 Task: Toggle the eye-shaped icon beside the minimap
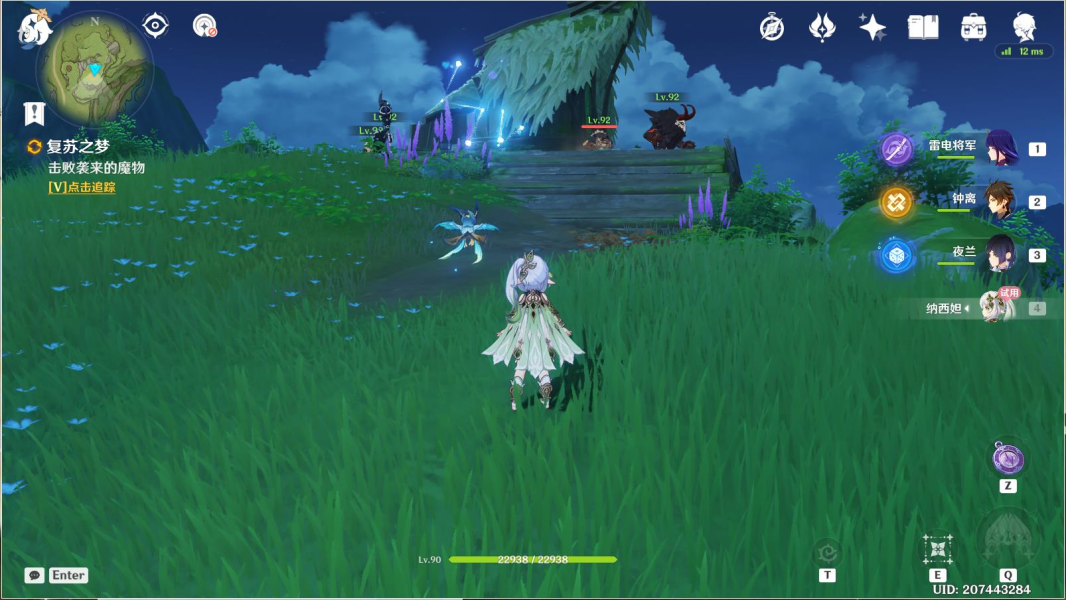(x=156, y=25)
